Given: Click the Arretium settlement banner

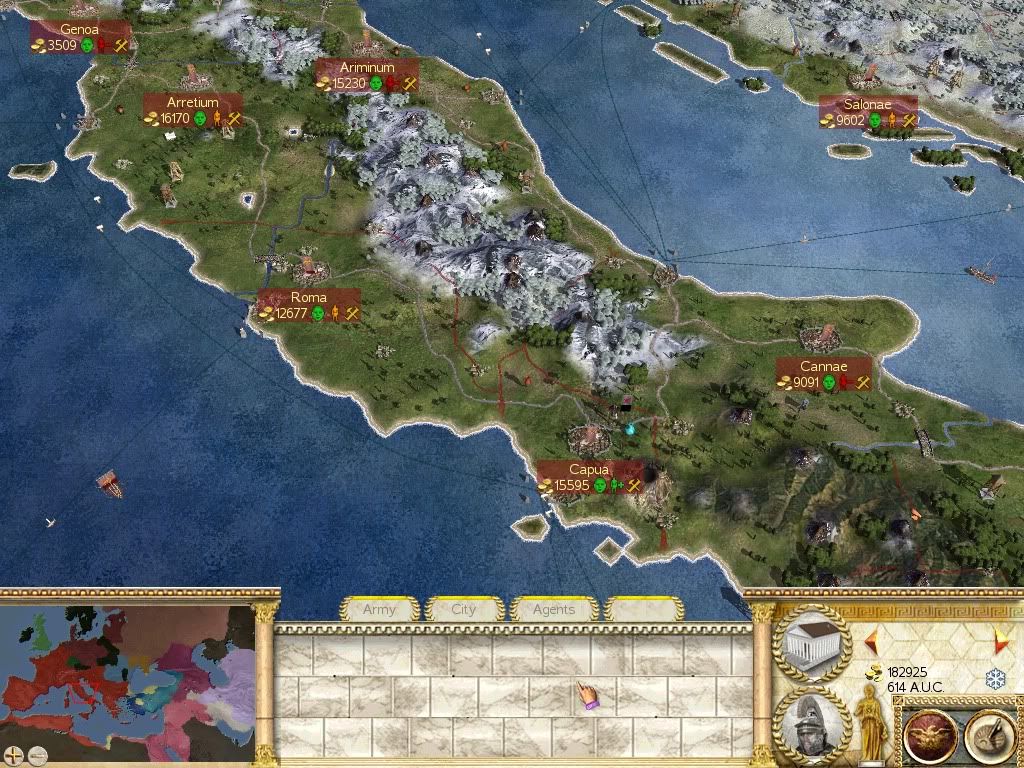Looking at the screenshot, I should point(193,110).
